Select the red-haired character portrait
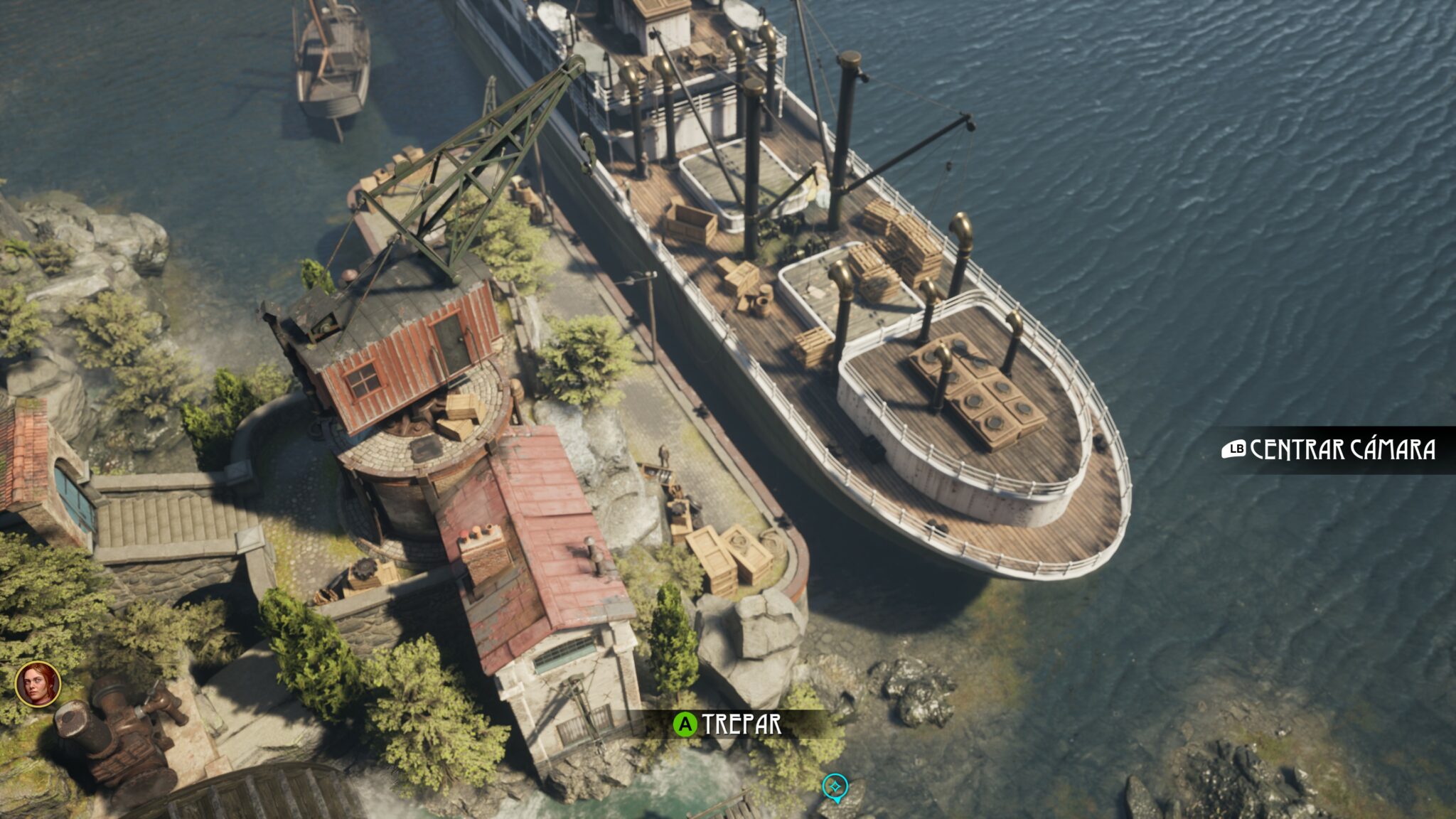 (38, 684)
